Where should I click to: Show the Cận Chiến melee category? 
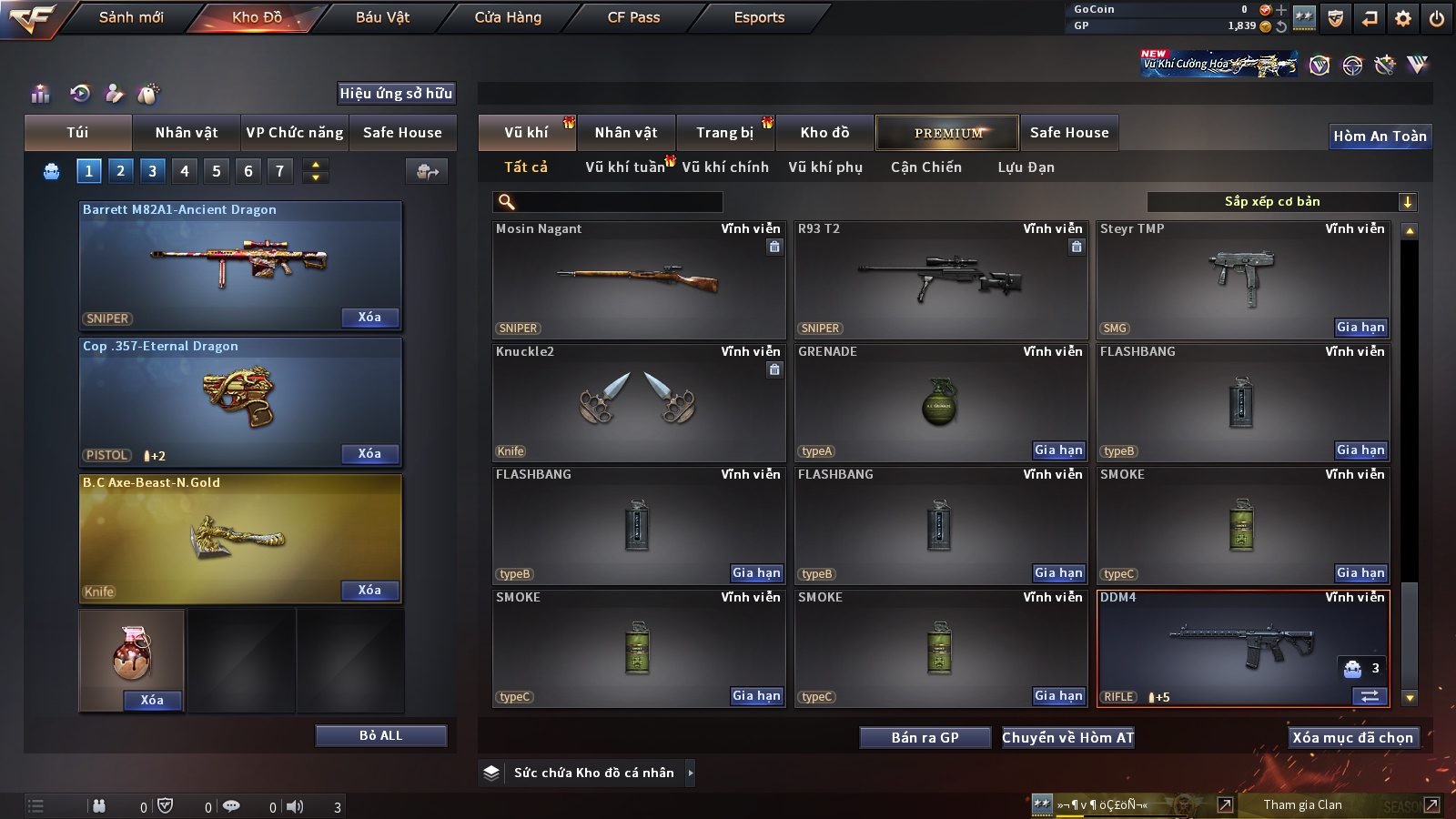tap(925, 167)
